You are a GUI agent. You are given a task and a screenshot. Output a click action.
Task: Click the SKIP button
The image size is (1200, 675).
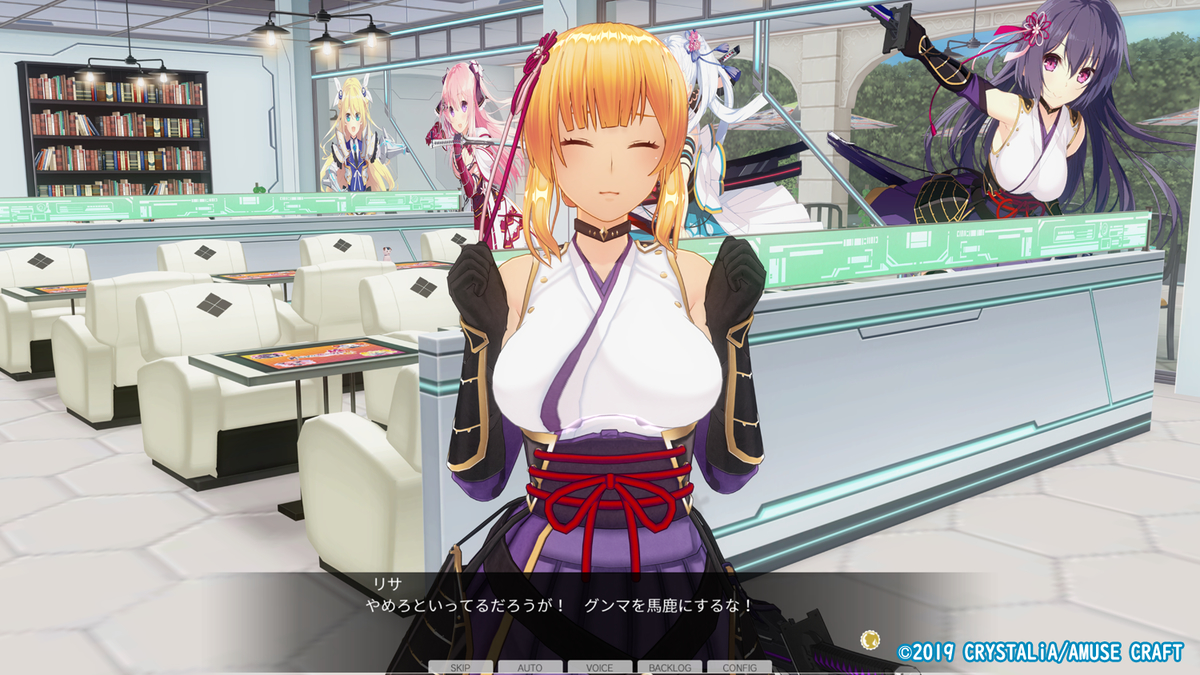[461, 667]
